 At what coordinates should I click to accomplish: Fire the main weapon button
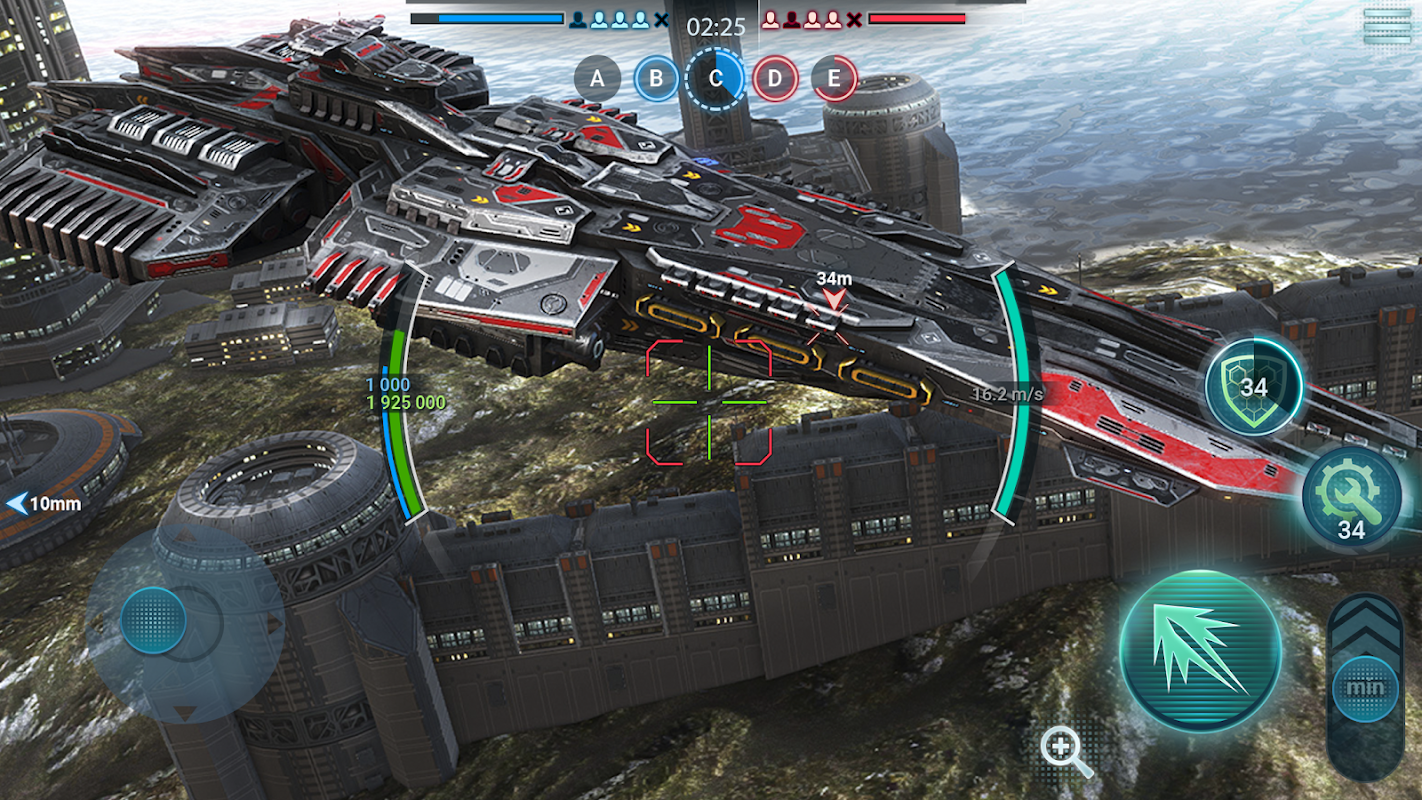(1200, 652)
